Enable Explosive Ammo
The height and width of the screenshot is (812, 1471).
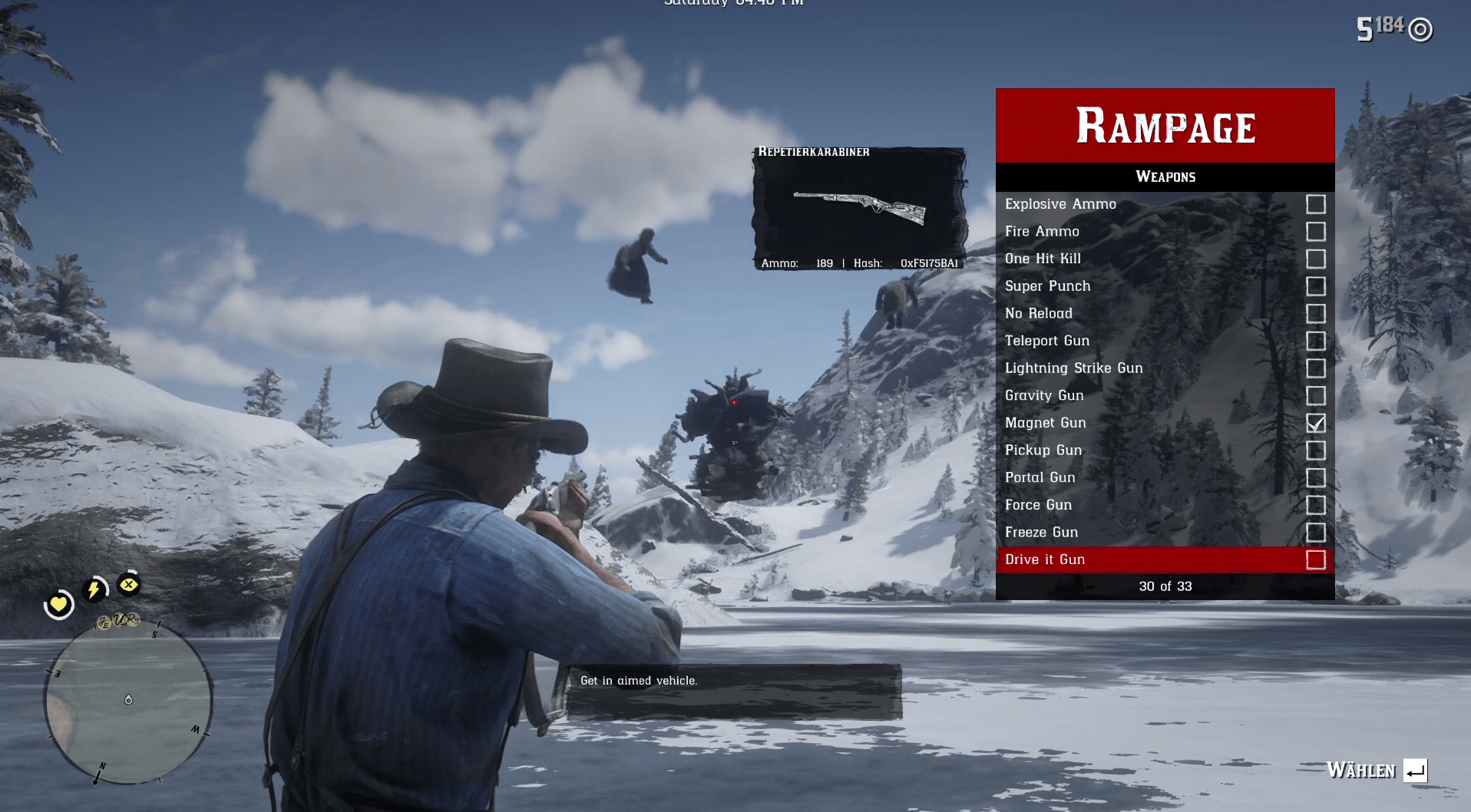point(1316,203)
